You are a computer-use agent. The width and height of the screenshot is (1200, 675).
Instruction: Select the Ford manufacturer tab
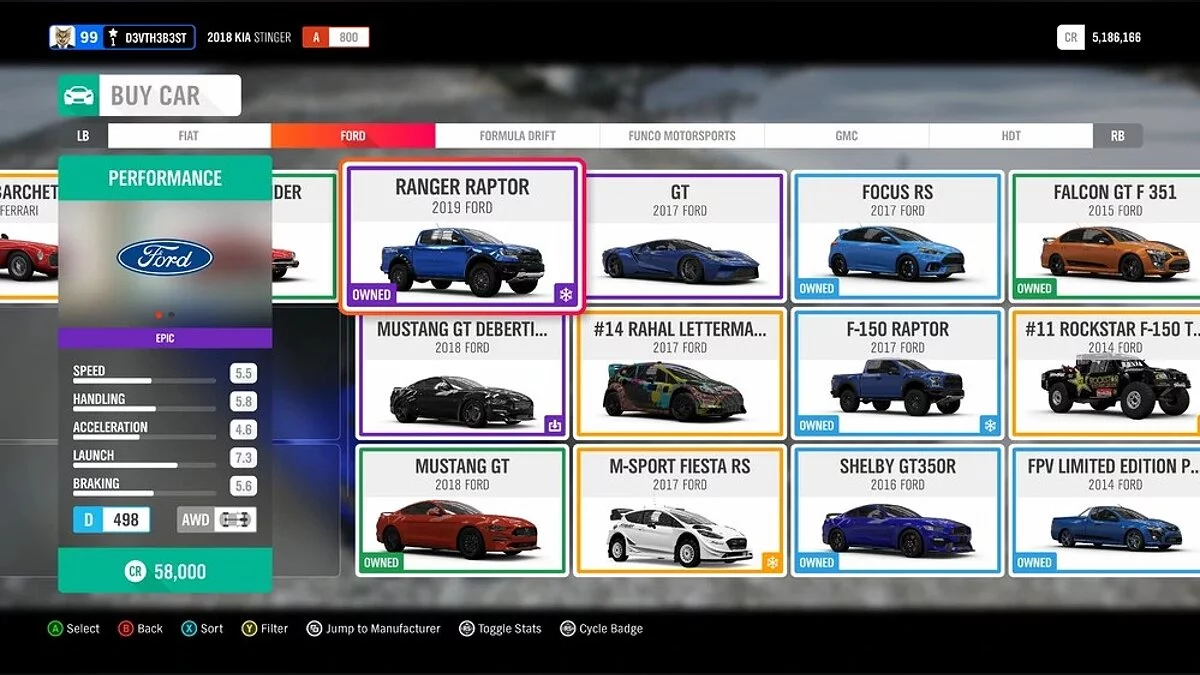[x=353, y=136]
